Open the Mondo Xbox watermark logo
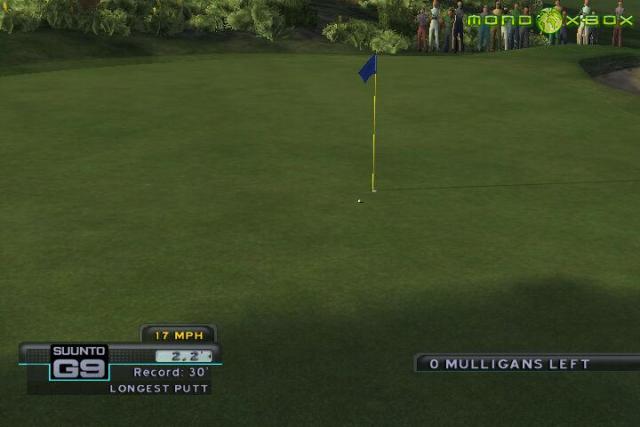Screen dimensions: 640x427 pos(549,20)
